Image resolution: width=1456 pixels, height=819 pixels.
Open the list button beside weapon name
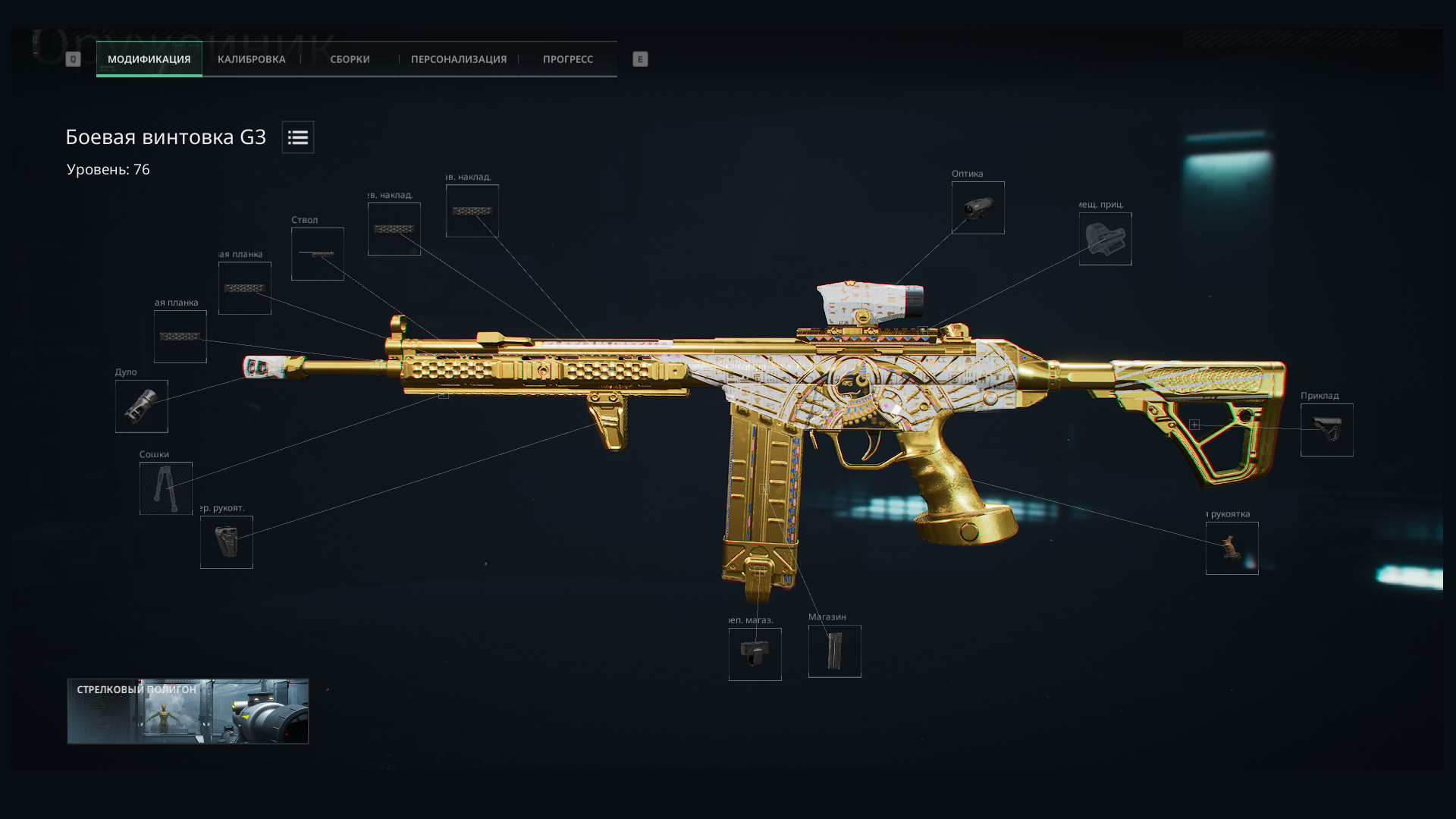pos(297,137)
